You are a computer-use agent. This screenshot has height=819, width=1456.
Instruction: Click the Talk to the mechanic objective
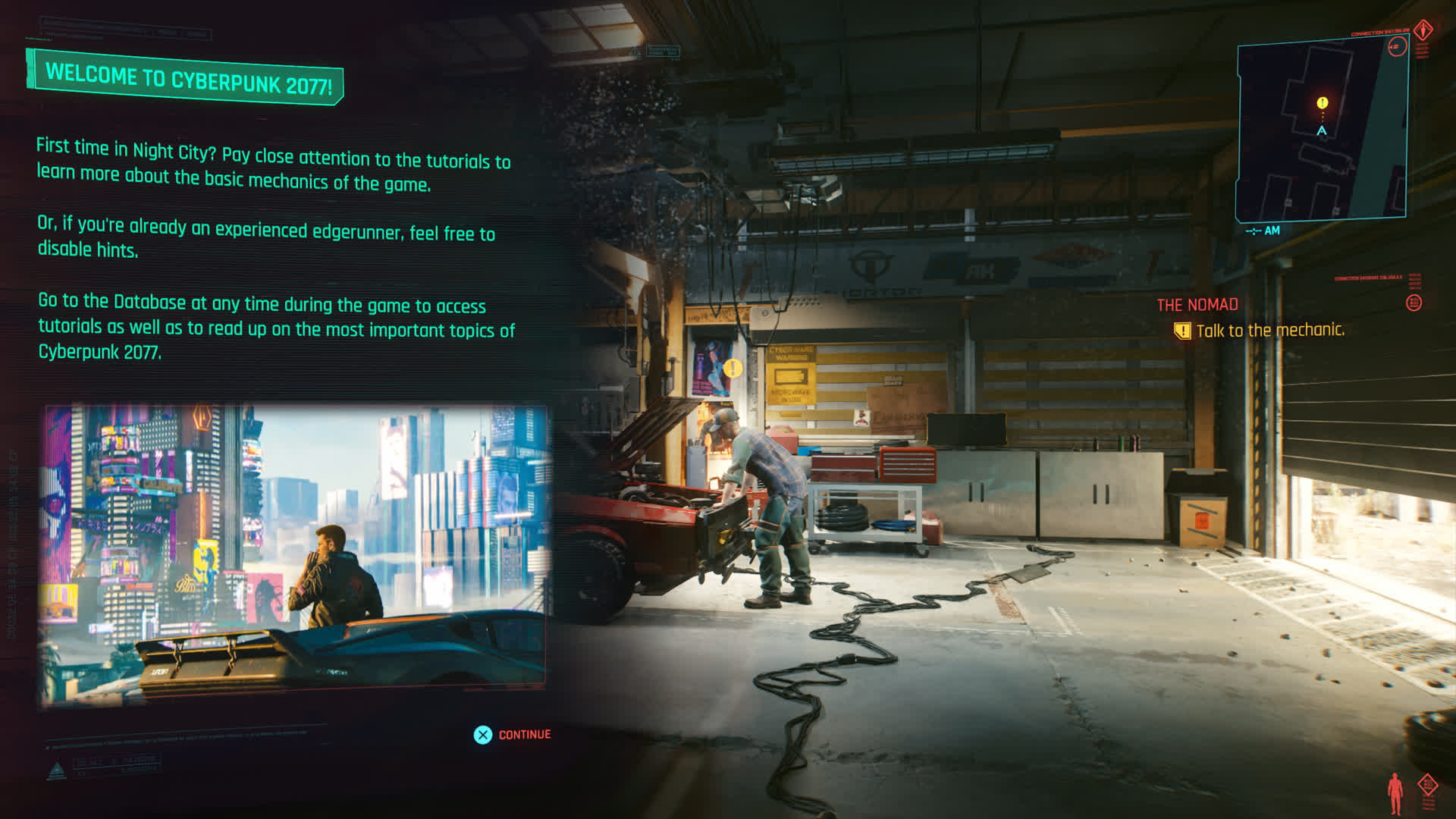(x=1269, y=331)
